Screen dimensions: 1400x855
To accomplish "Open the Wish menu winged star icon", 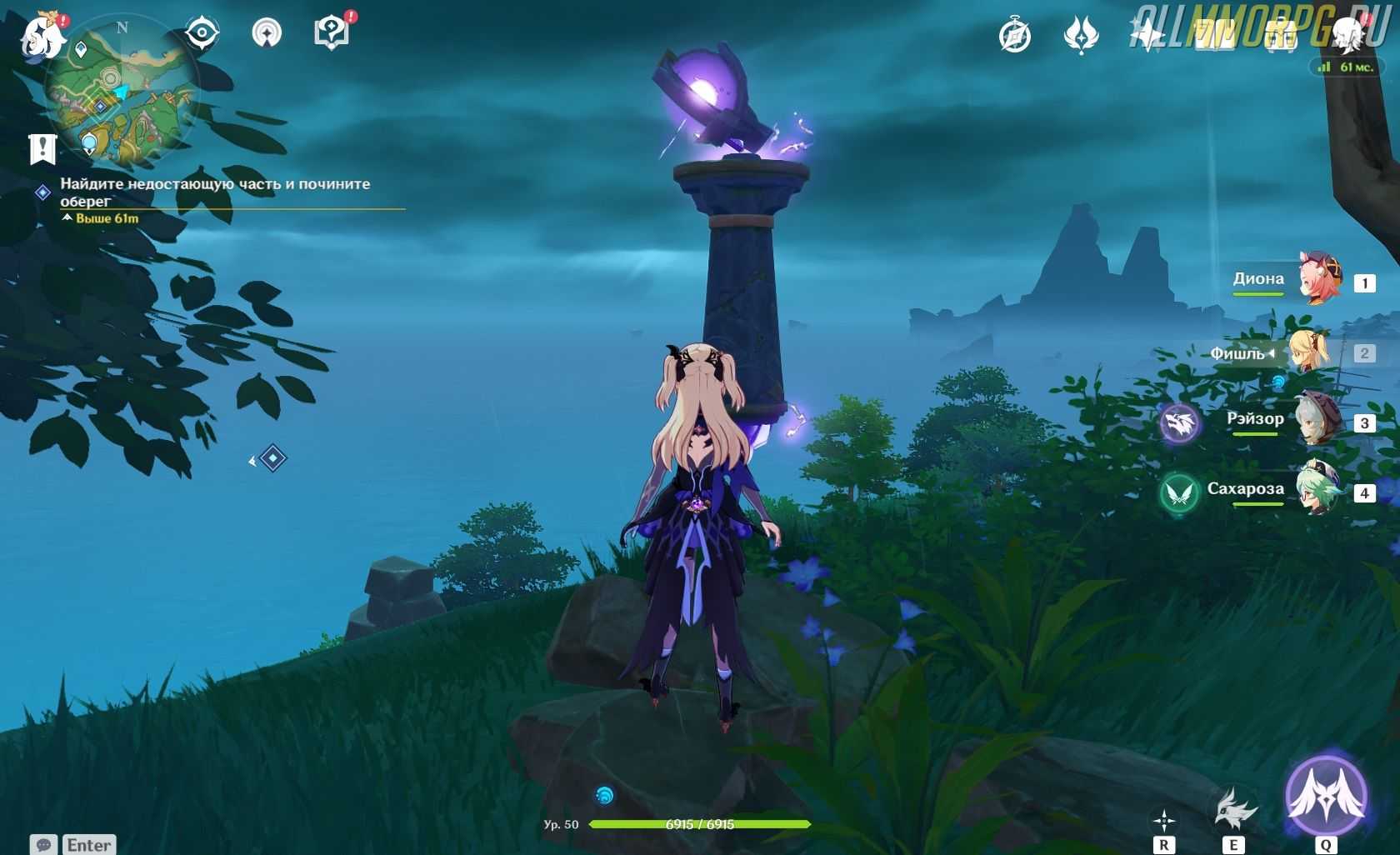I will [1082, 36].
